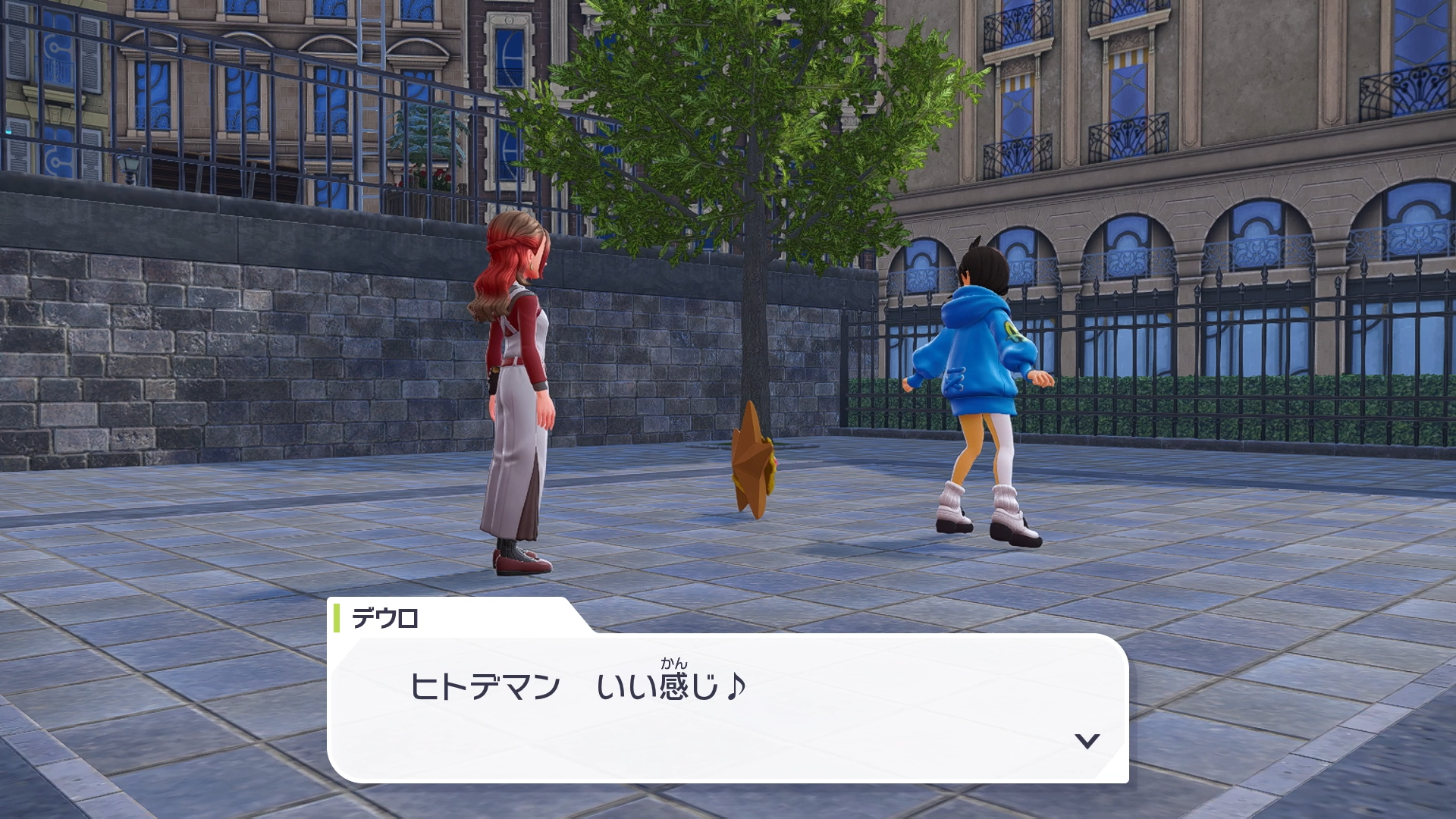Advance dialogue with the down arrow indicator
This screenshot has height=819, width=1456.
pos(1087,741)
